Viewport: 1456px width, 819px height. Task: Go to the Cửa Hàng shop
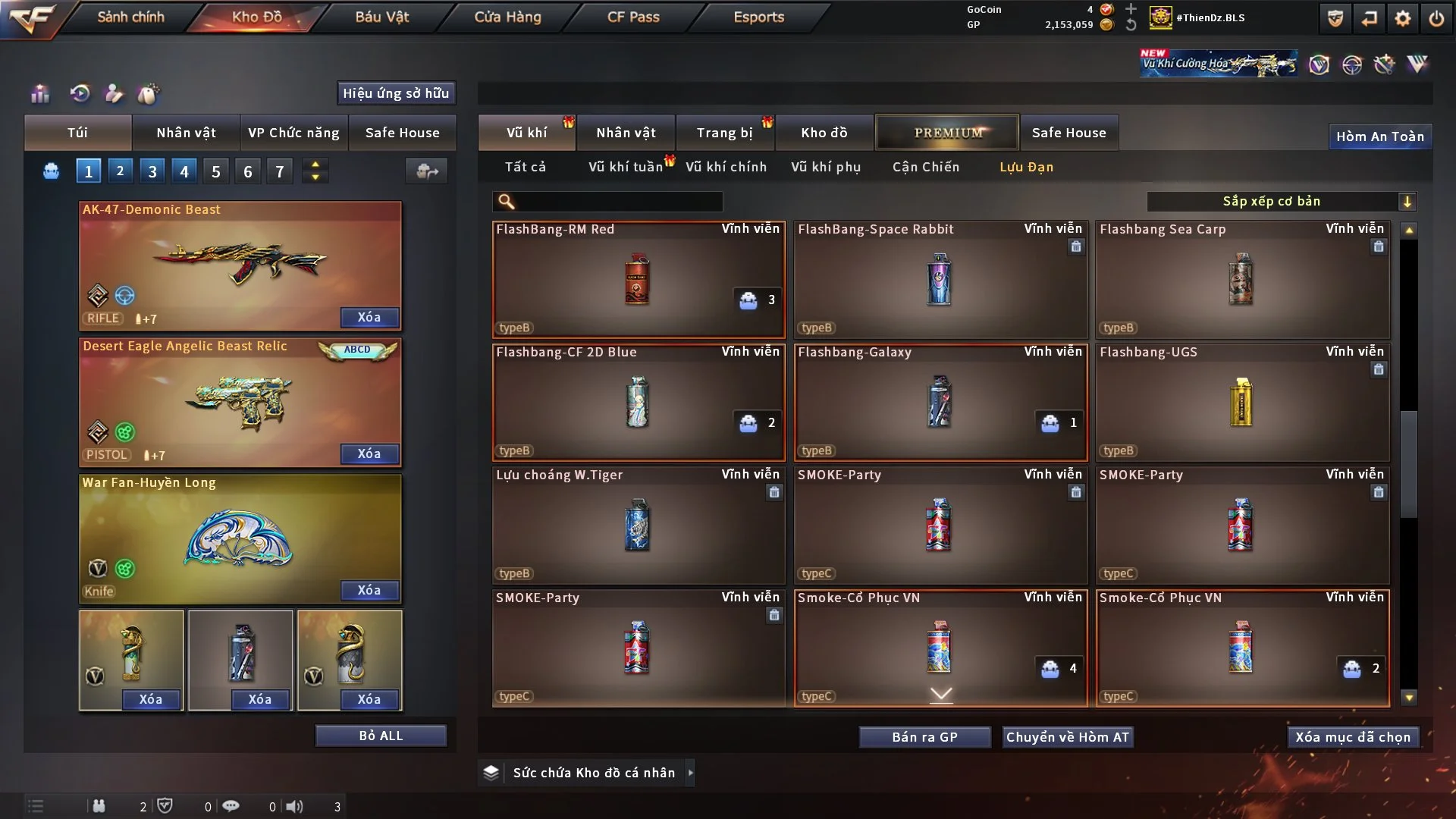[507, 17]
